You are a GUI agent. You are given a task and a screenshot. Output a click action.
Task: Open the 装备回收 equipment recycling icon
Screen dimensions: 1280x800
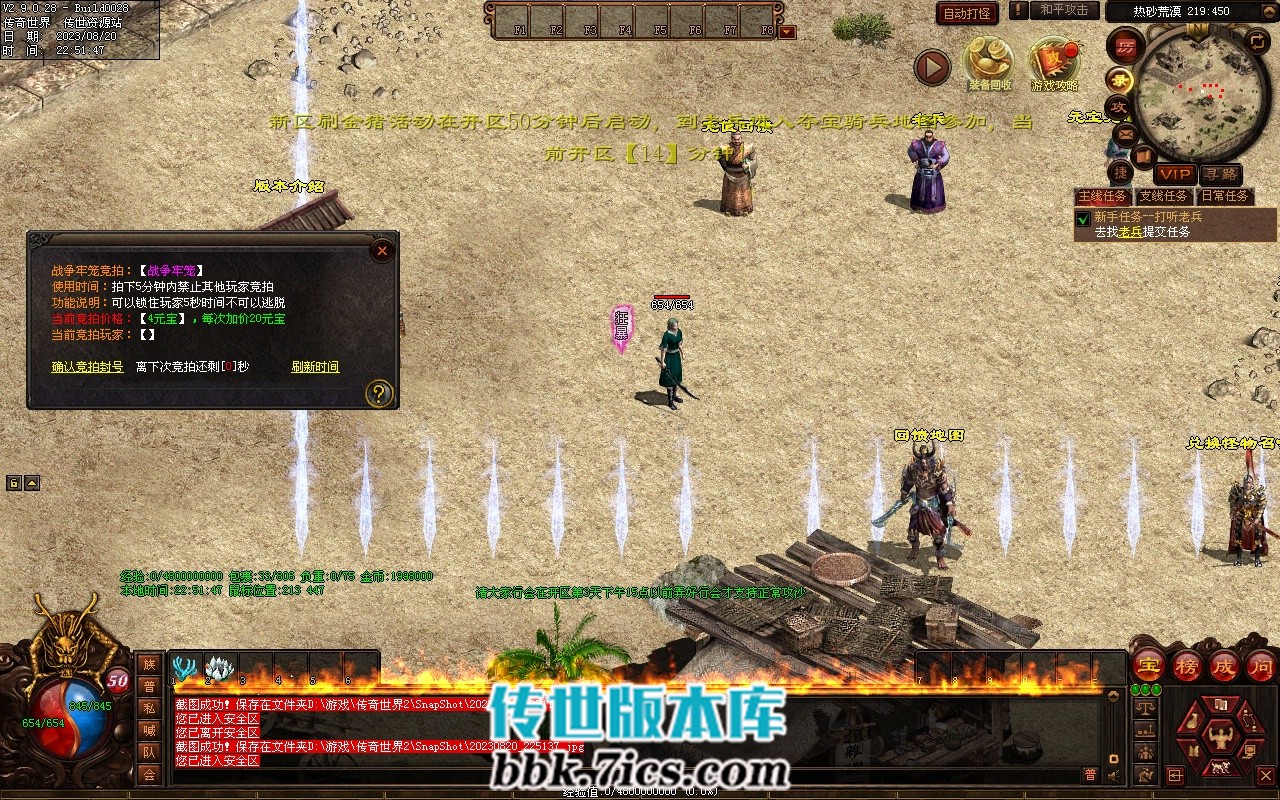coord(989,62)
